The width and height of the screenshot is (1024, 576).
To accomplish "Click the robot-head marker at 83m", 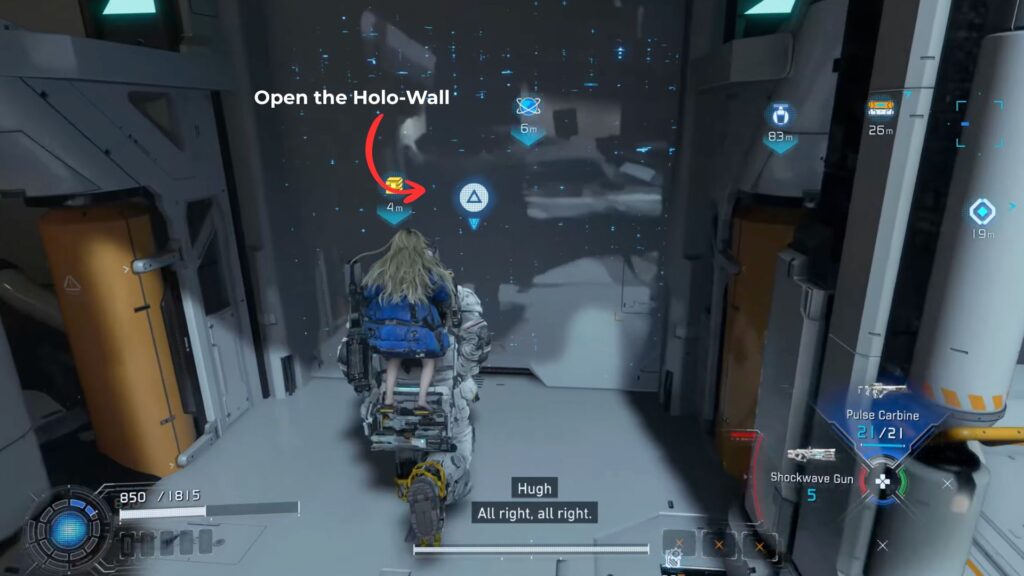I will (779, 116).
